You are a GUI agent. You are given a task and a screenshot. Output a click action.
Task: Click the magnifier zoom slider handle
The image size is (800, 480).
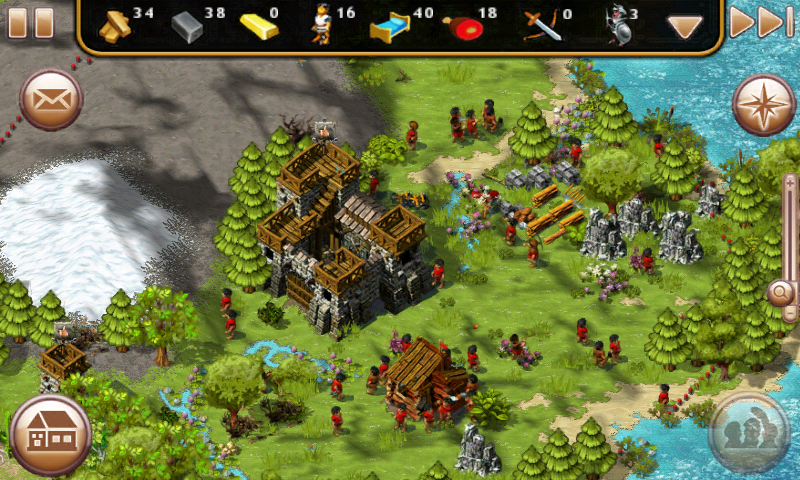[x=781, y=293]
